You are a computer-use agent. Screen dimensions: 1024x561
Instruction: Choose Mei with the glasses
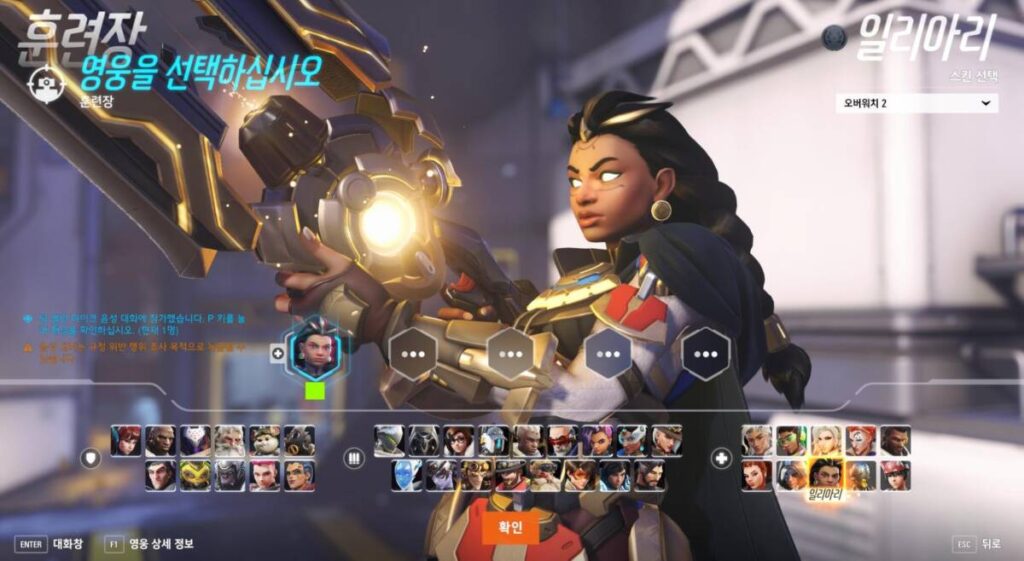pos(459,441)
